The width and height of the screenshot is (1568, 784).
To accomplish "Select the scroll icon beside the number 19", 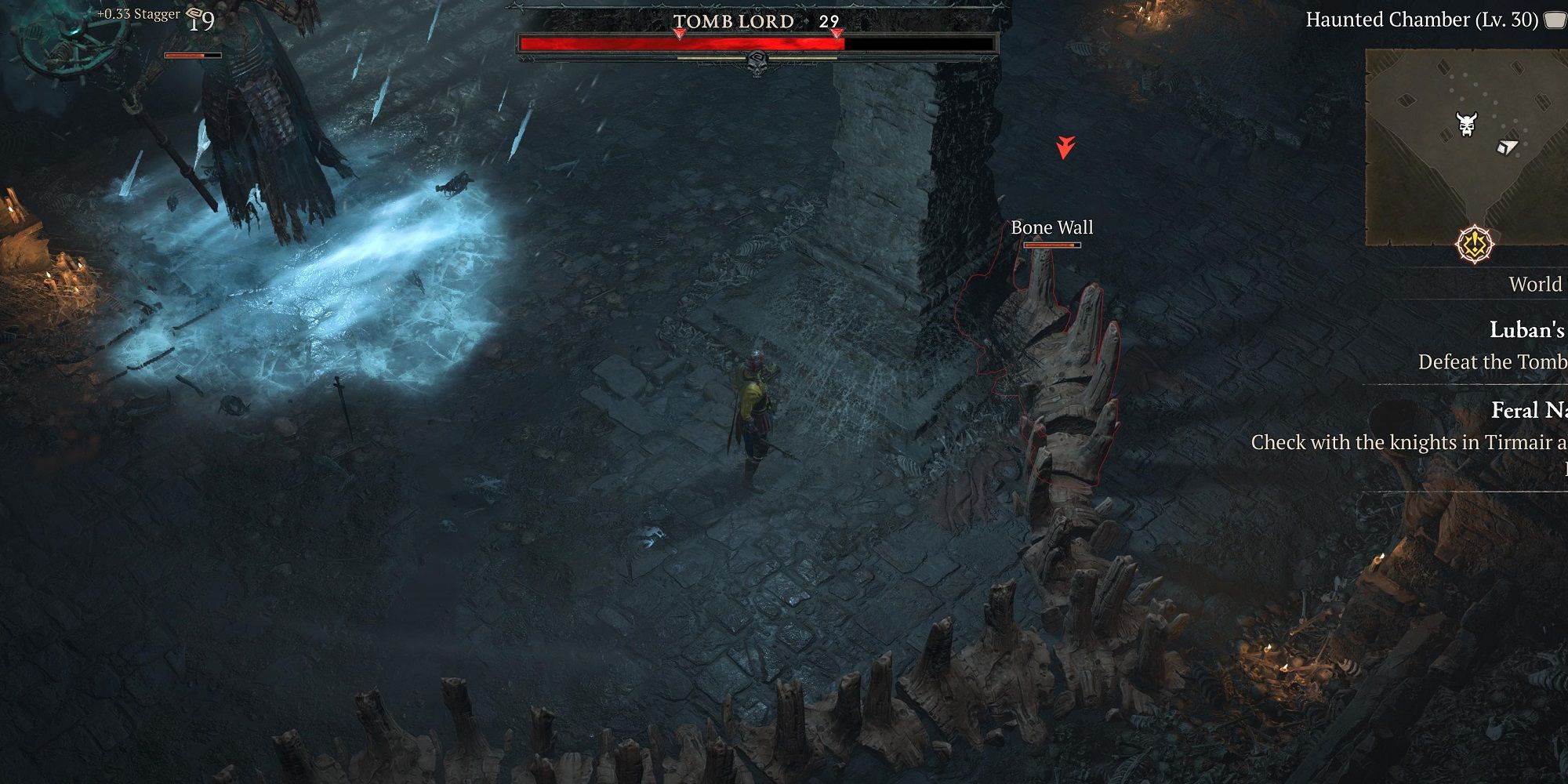I will 194,13.
